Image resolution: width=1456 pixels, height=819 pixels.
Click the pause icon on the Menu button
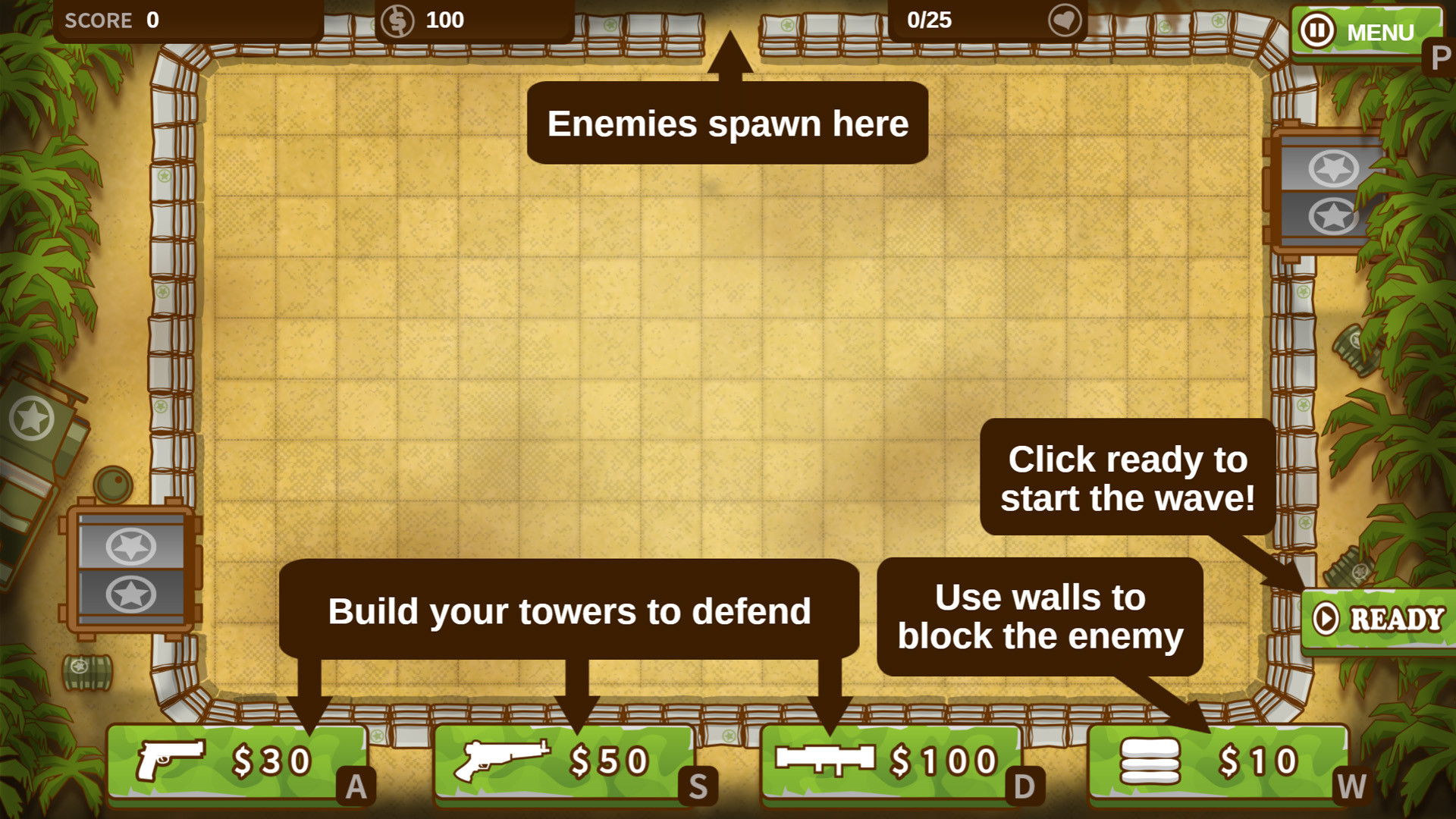(1317, 30)
